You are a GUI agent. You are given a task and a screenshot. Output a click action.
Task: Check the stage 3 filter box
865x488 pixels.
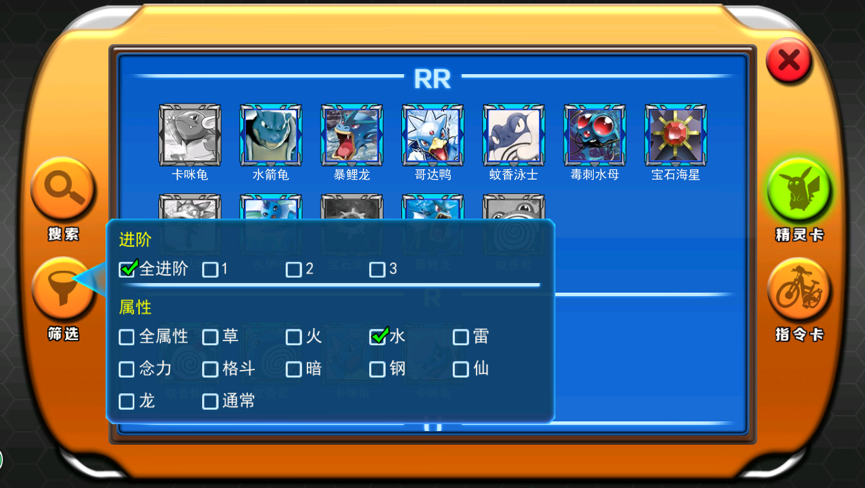click(377, 269)
